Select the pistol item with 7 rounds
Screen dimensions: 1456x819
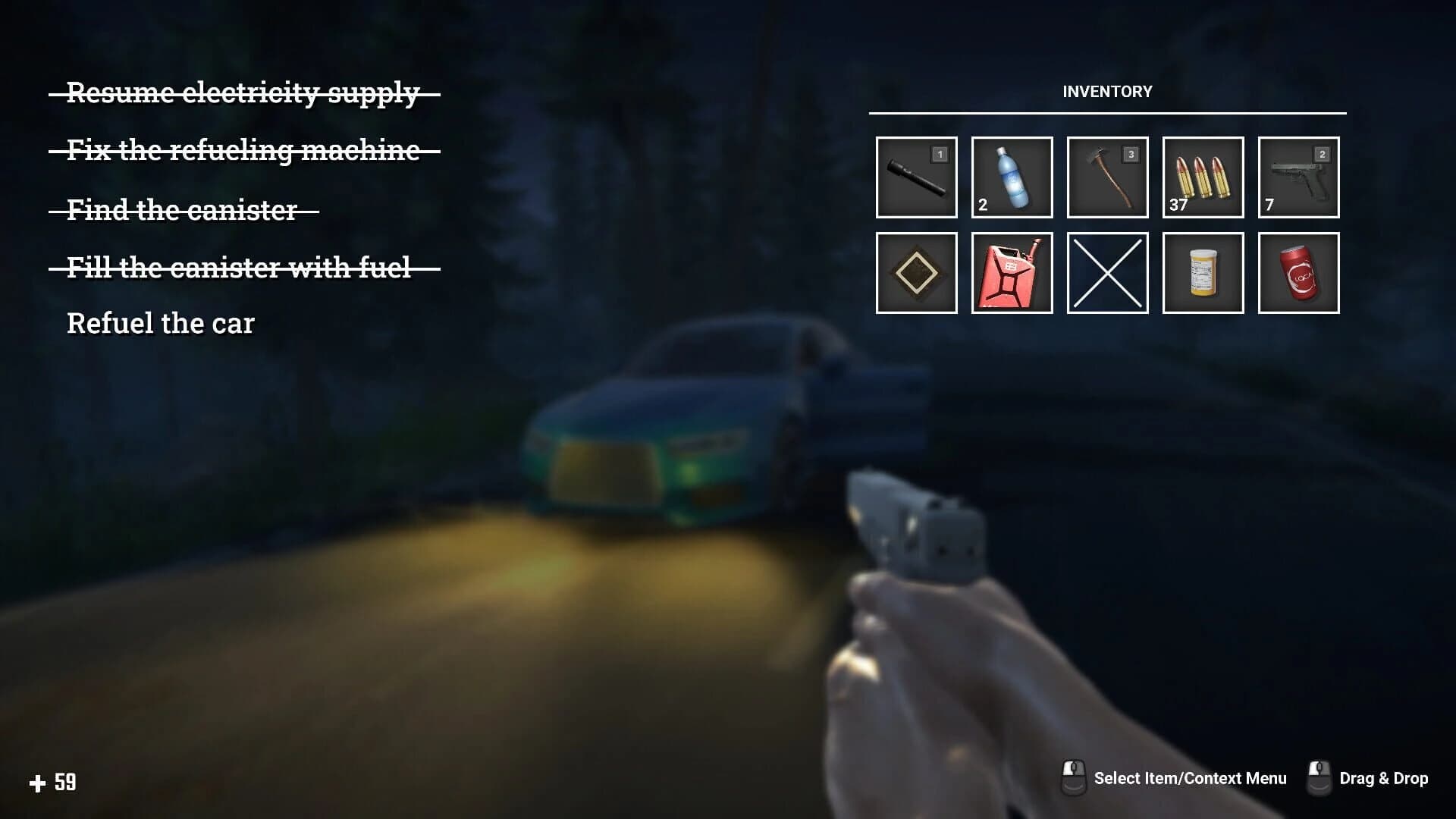point(1298,178)
